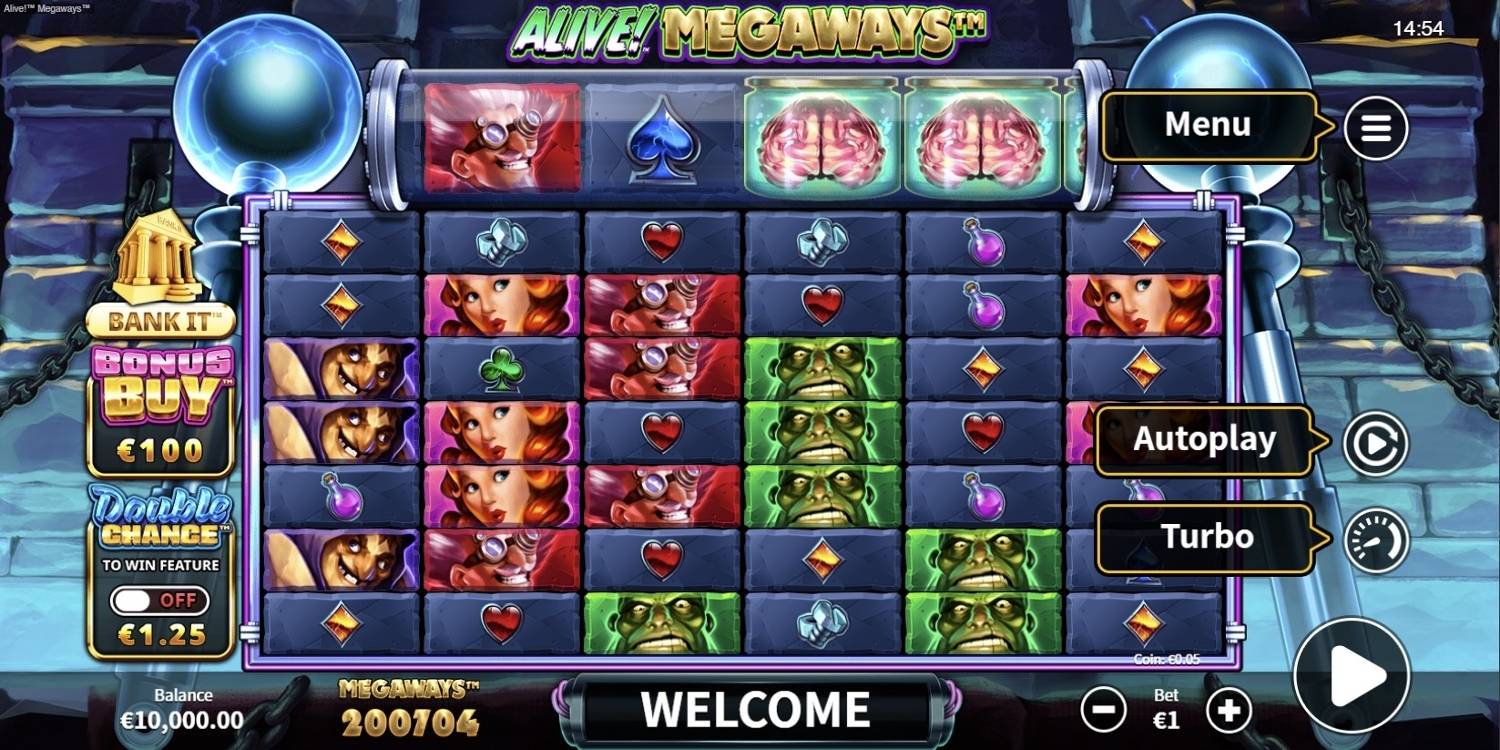Enable turbo mode via the speedometer icon

1376,537
